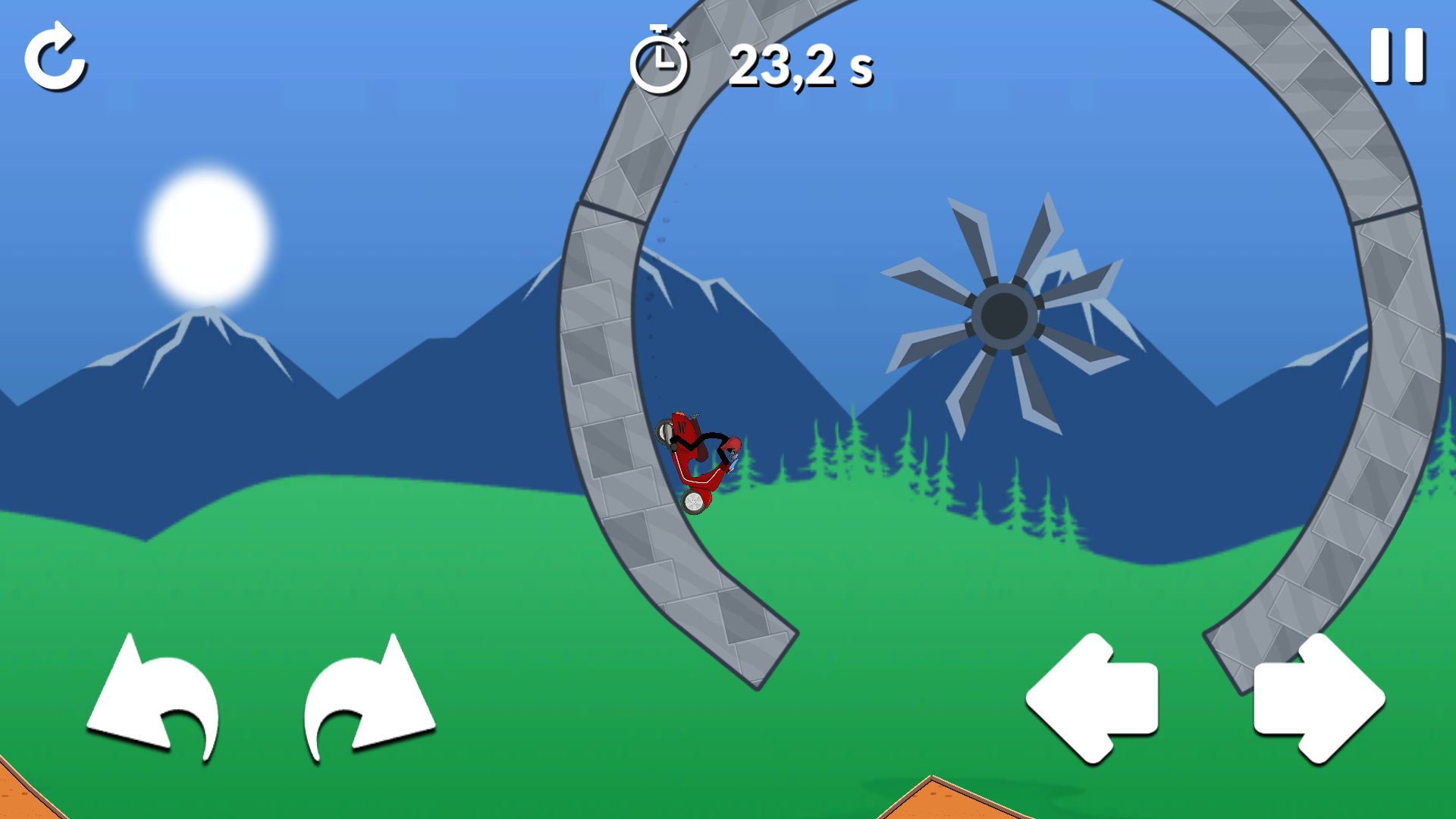Select the brake left arrow
The image size is (1456, 819).
1092,698
